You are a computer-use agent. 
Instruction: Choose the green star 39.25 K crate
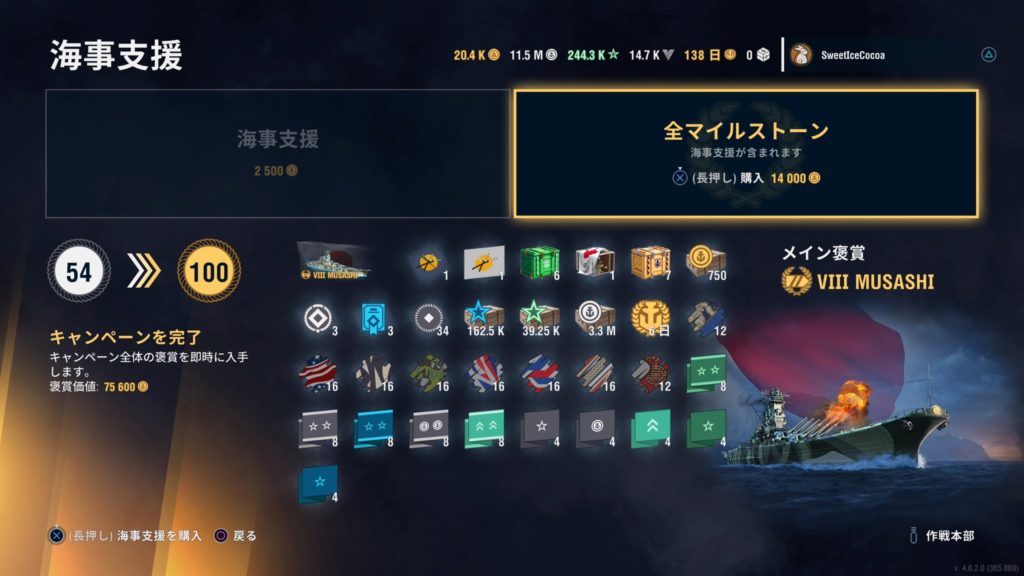coord(539,318)
